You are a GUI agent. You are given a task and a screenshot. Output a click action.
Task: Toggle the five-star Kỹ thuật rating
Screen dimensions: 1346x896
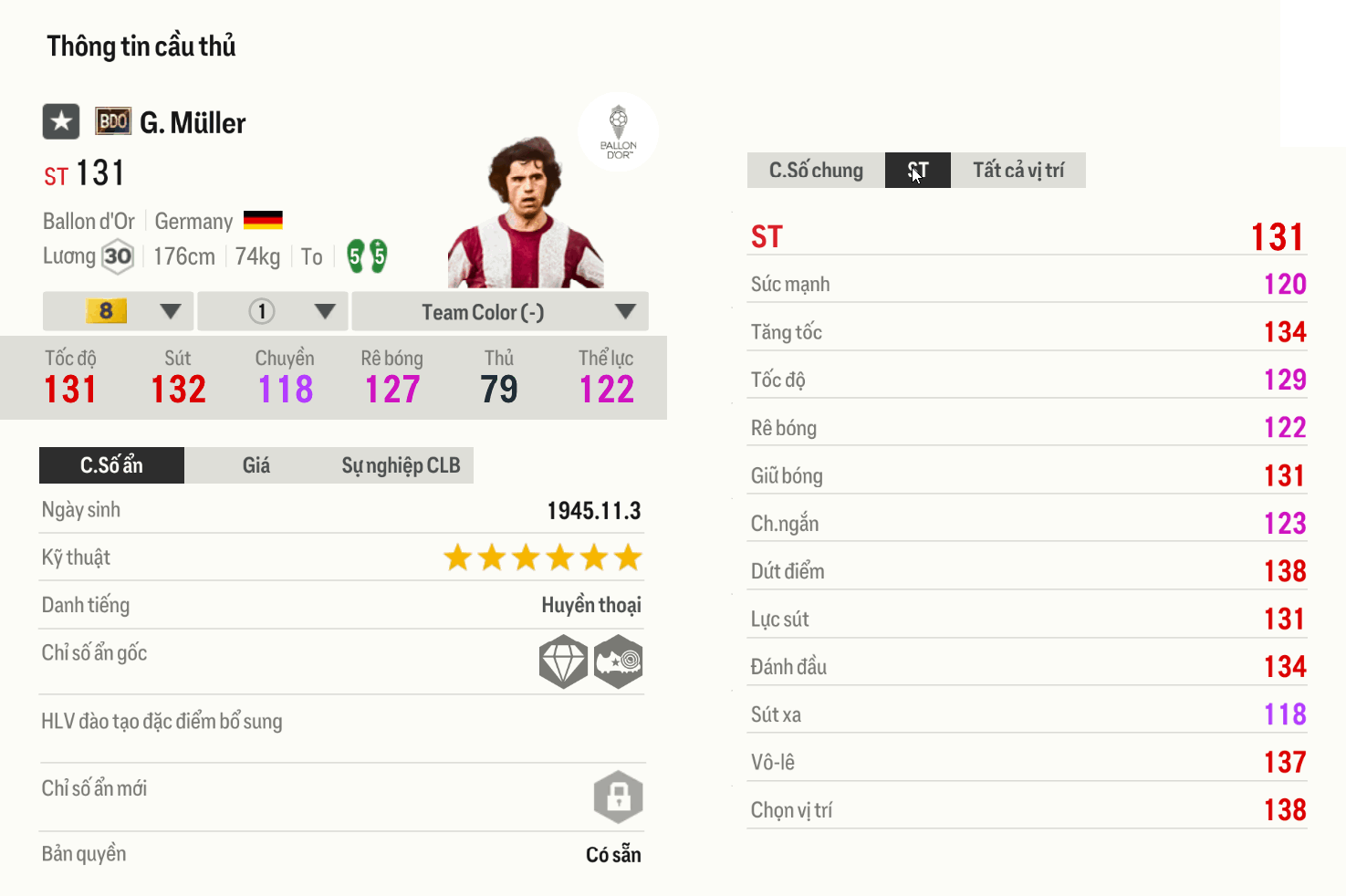pyautogui.click(x=541, y=557)
